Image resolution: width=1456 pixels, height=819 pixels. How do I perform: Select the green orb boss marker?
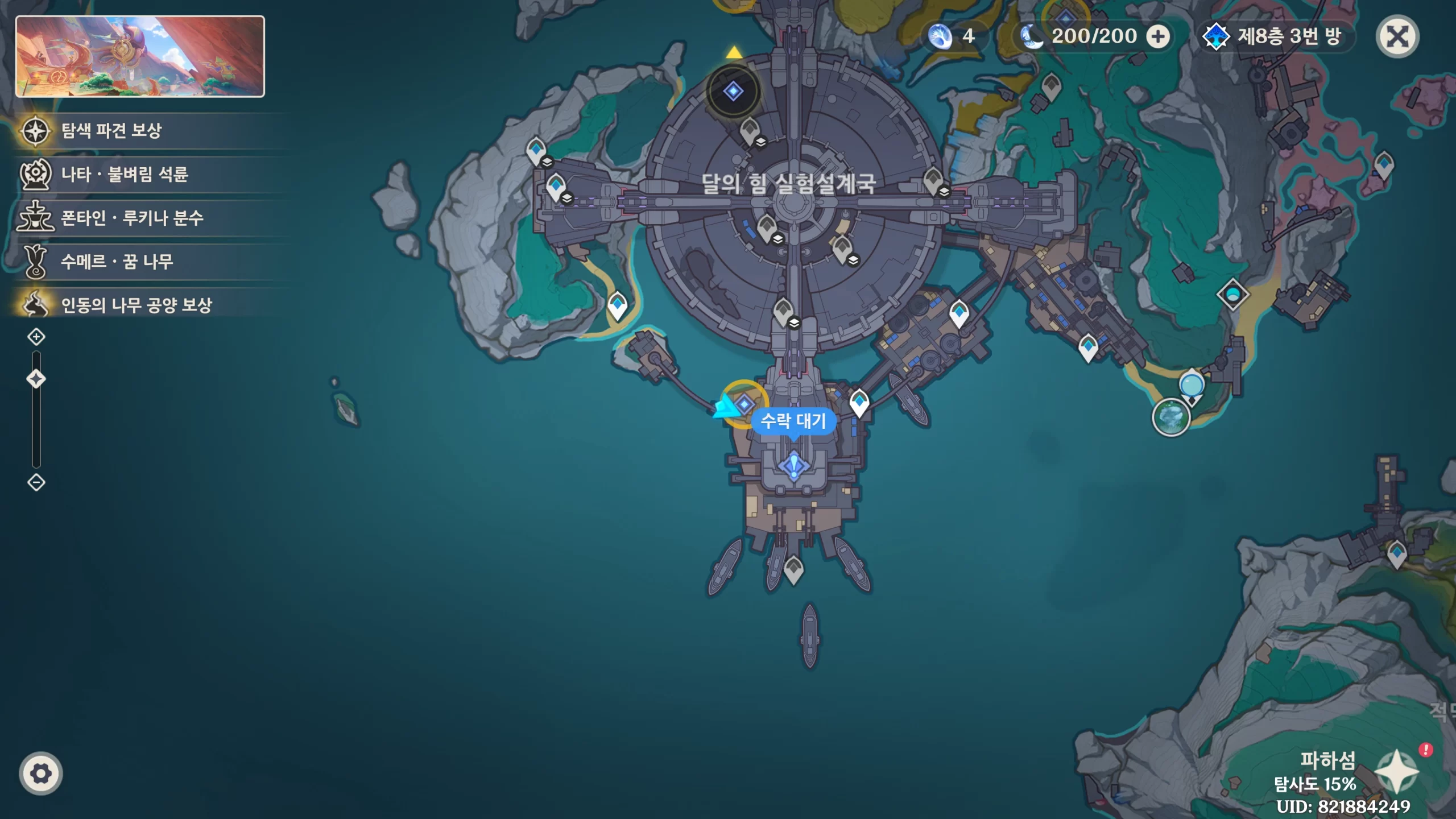[x=1170, y=417]
